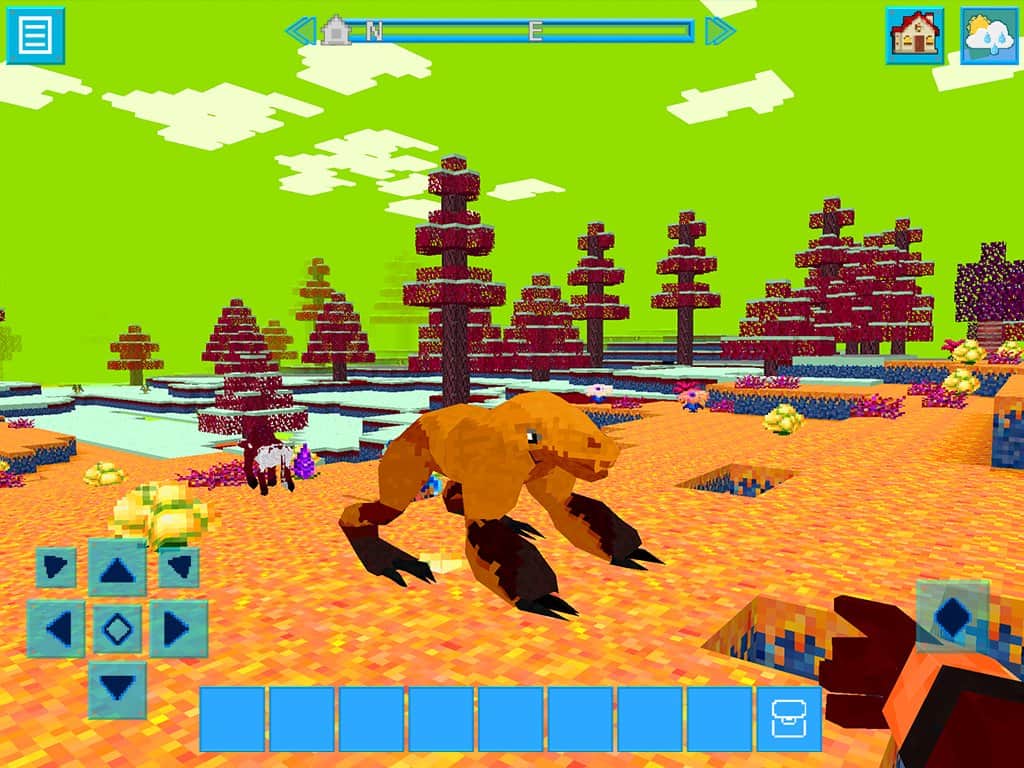This screenshot has height=768, width=1024.
Task: Click the compass right double-arrow
Action: point(719,31)
